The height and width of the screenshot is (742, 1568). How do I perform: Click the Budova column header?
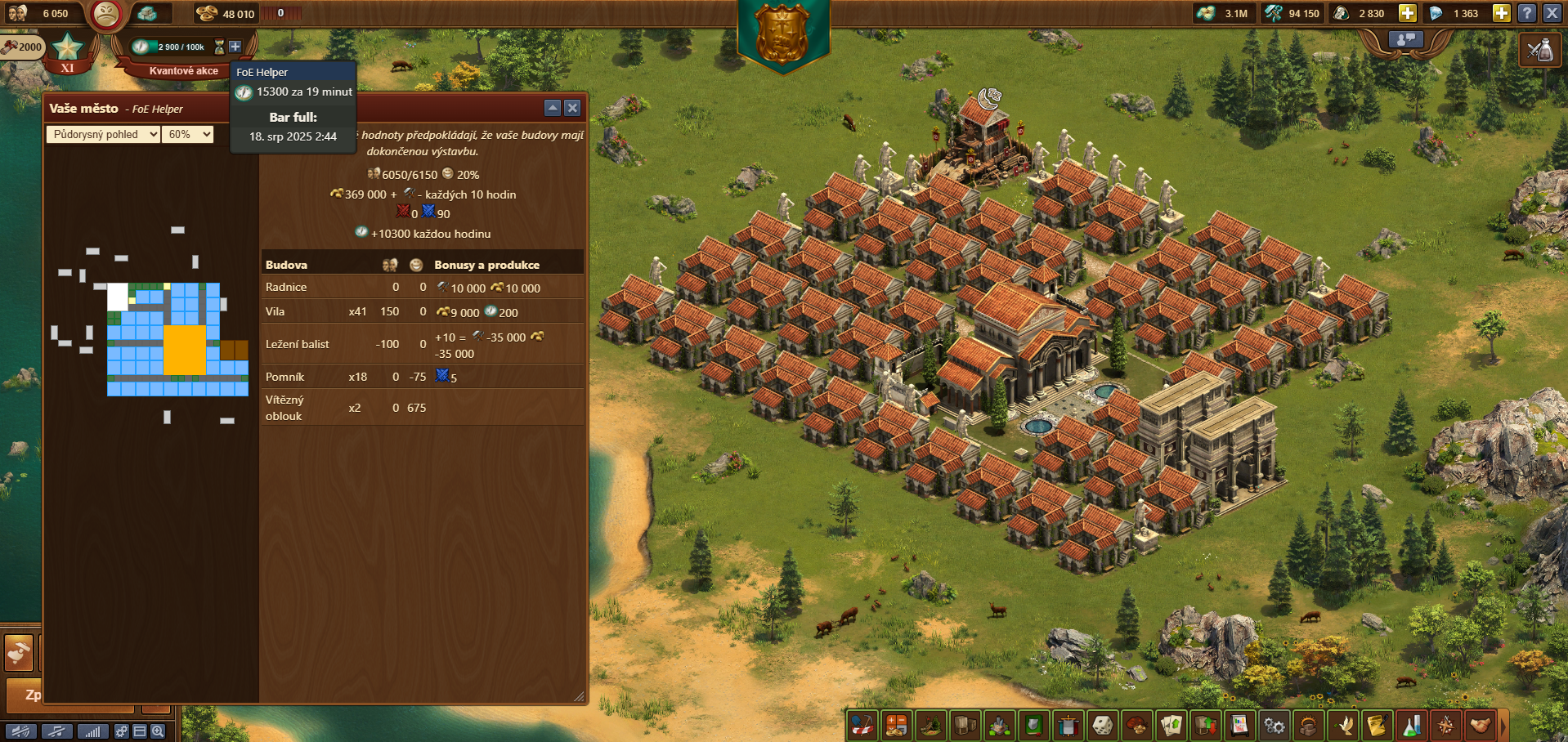287,265
